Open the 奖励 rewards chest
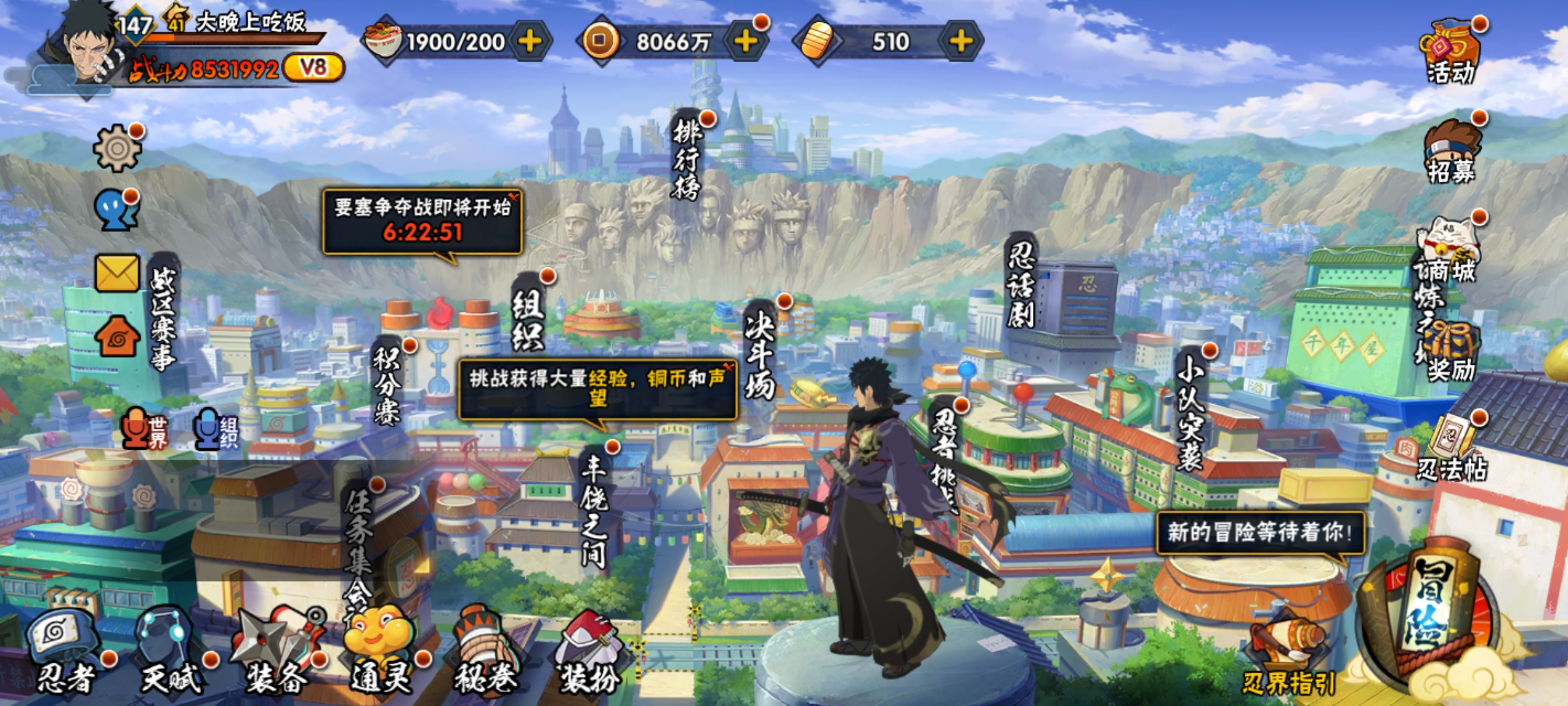Screen dimensions: 1568x706 click(1450, 353)
